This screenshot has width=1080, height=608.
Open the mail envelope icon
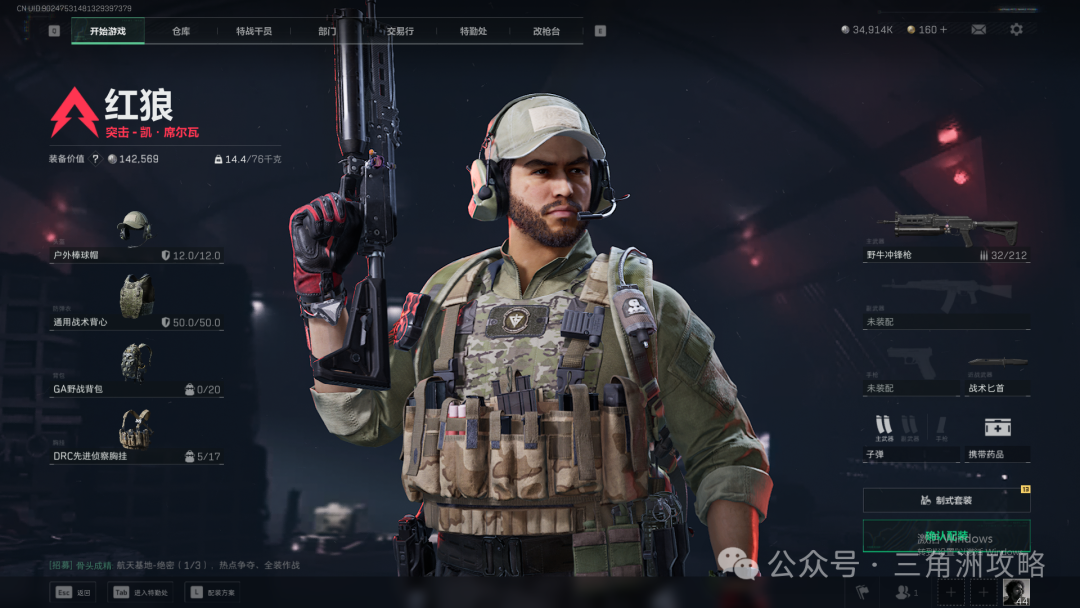point(978,30)
